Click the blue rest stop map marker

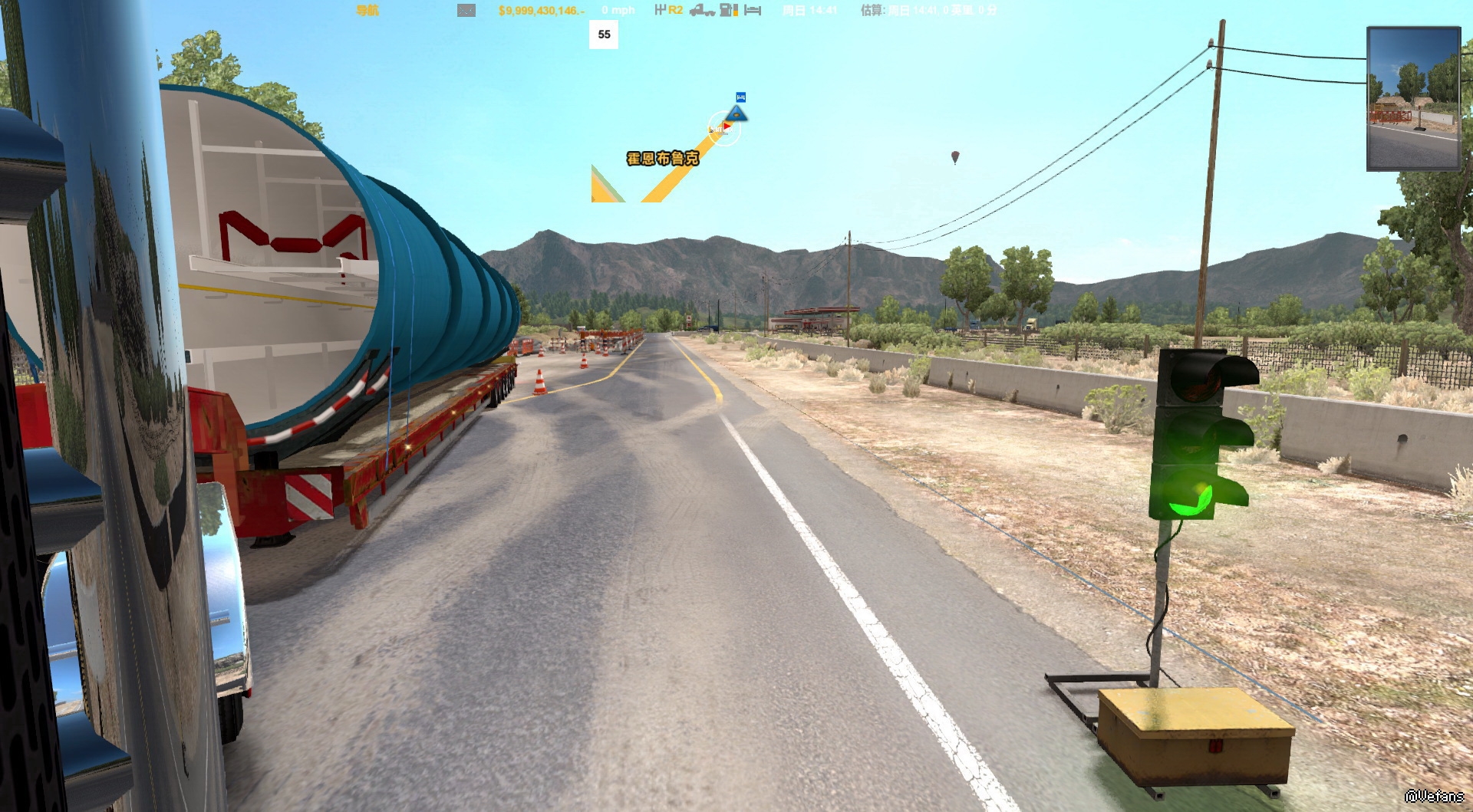pyautogui.click(x=740, y=97)
